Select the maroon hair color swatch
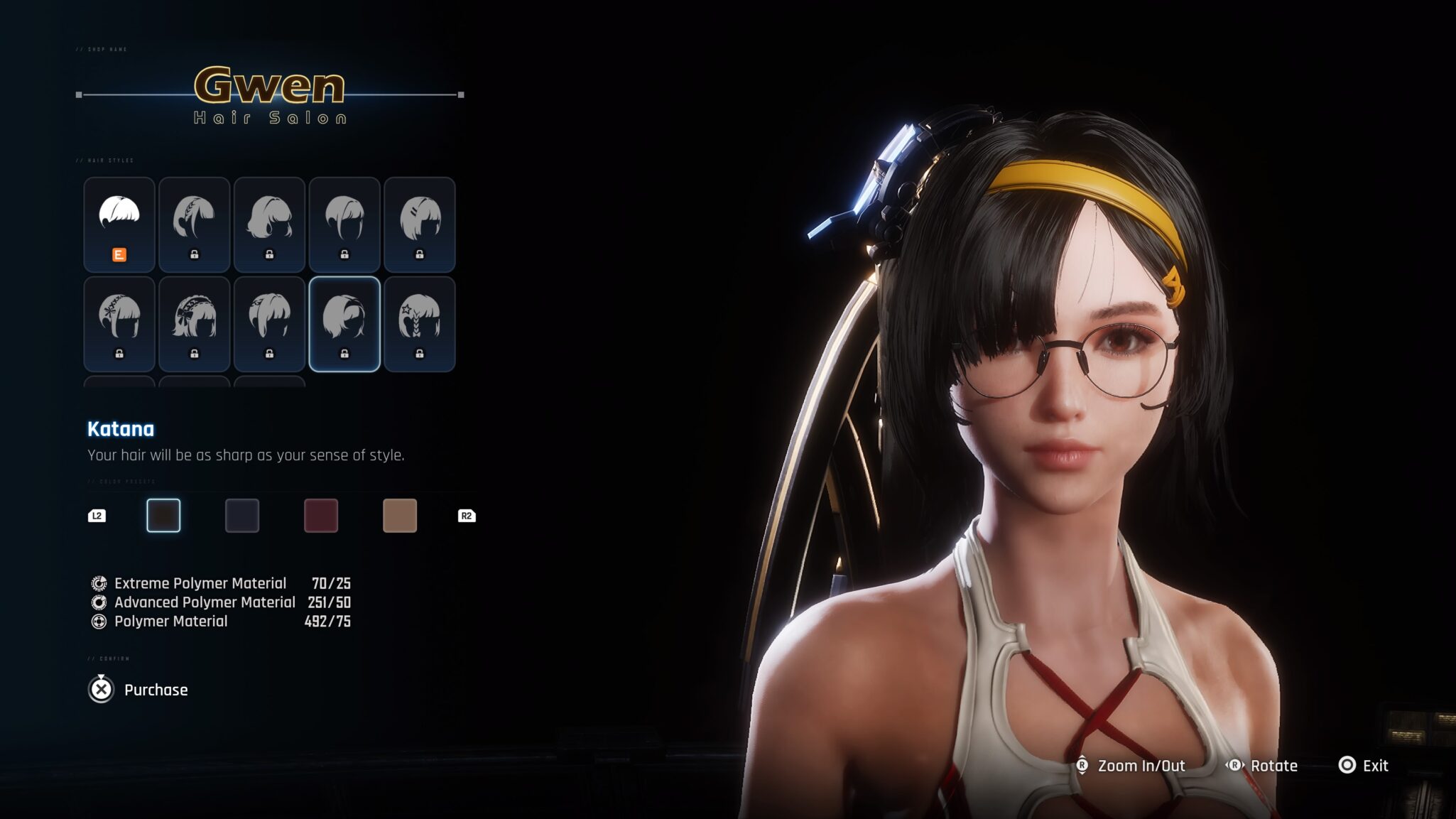Image resolution: width=1456 pixels, height=819 pixels. (x=321, y=516)
